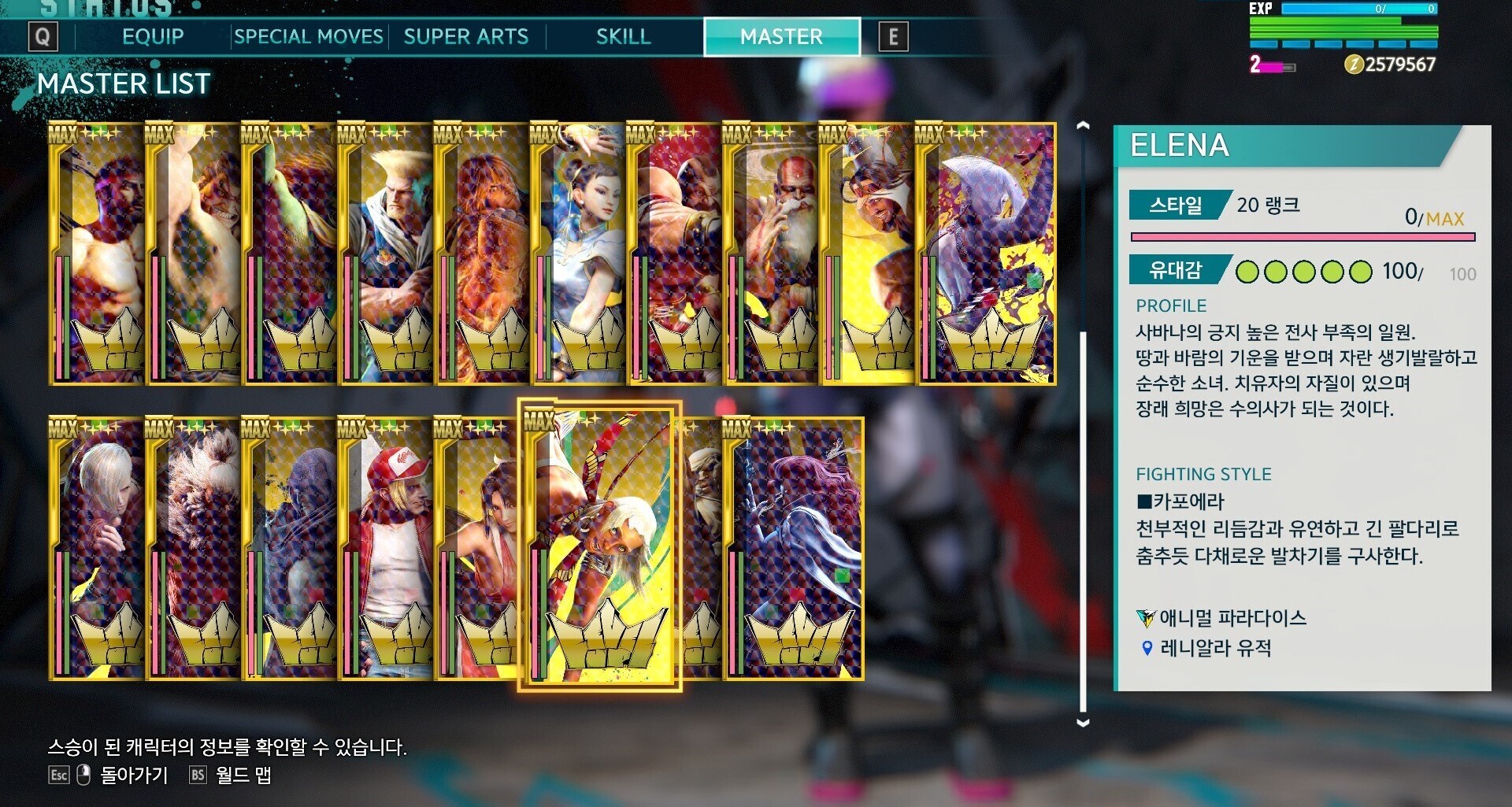
Task: Pick Guile's master card
Action: [x=385, y=254]
